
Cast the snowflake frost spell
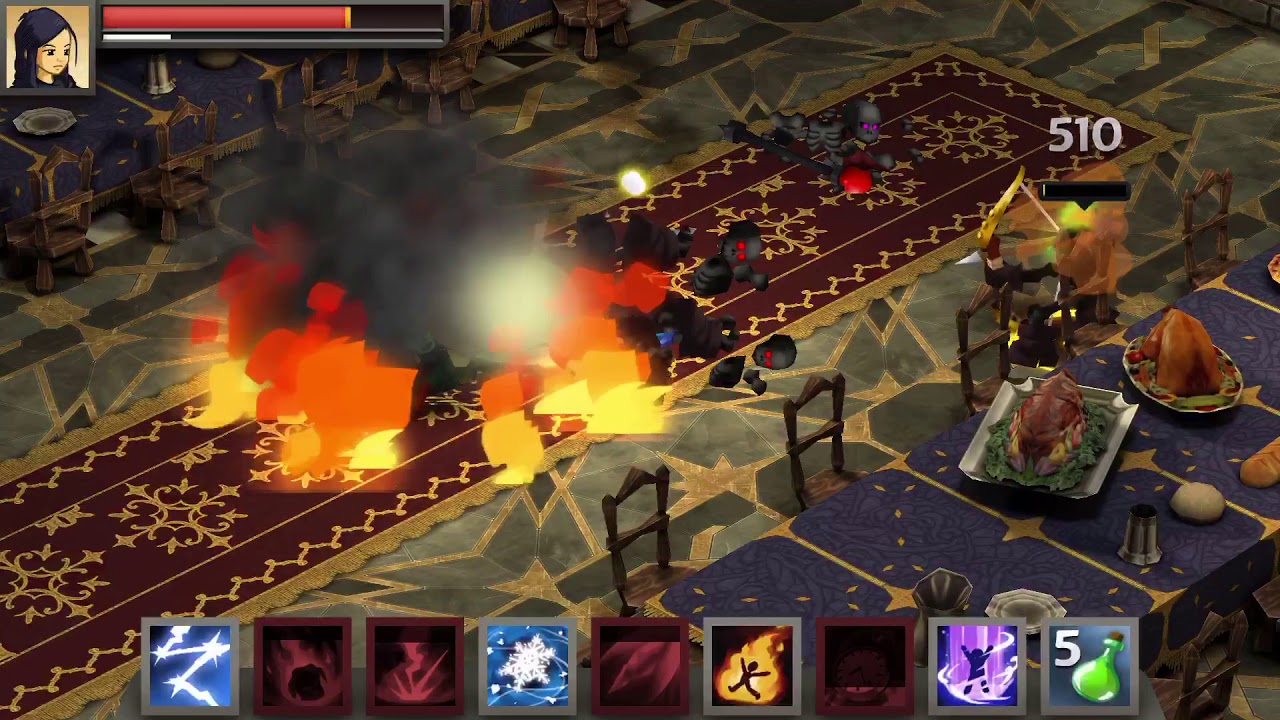527,665
